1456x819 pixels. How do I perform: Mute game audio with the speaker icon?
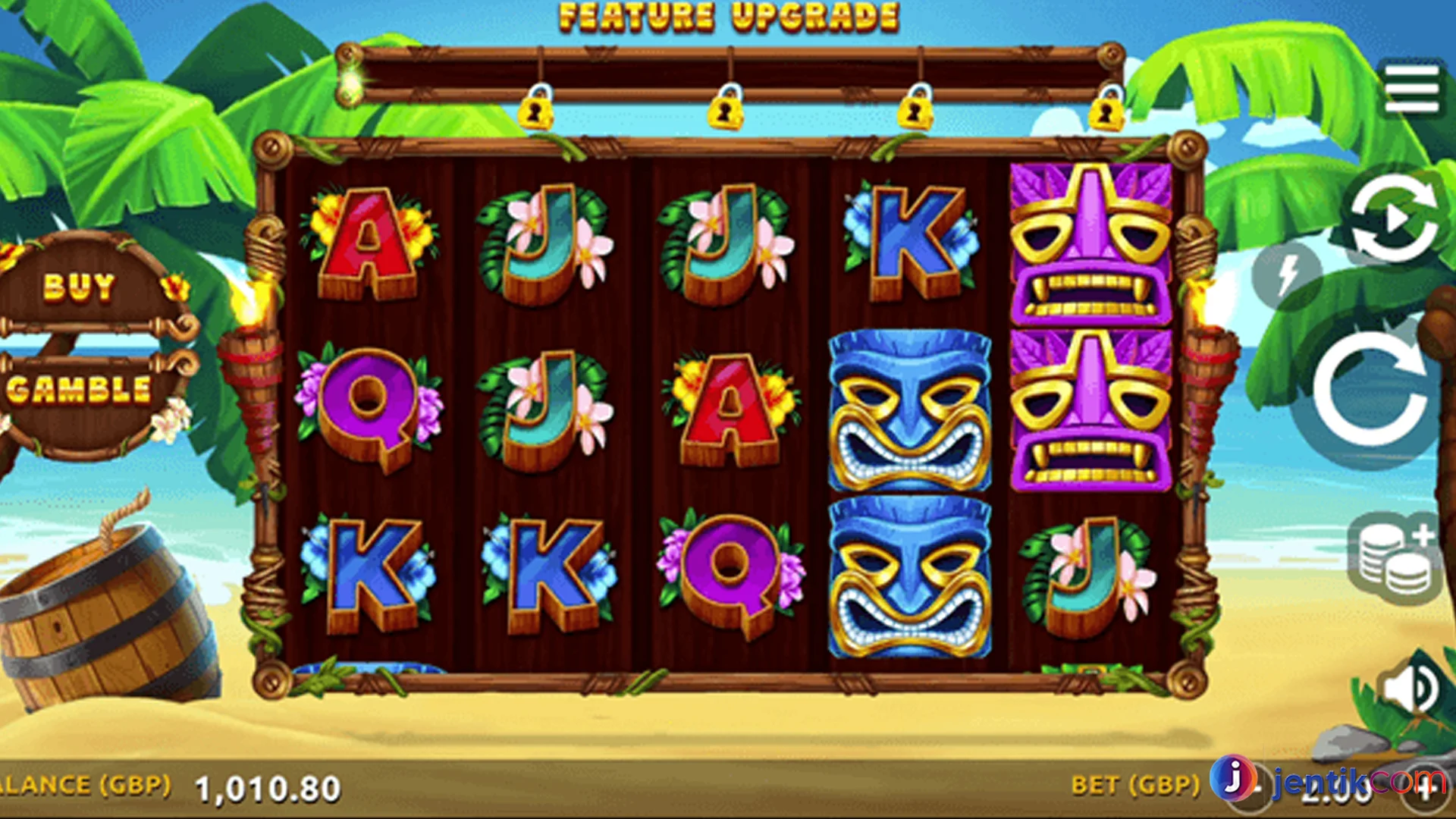(x=1407, y=689)
